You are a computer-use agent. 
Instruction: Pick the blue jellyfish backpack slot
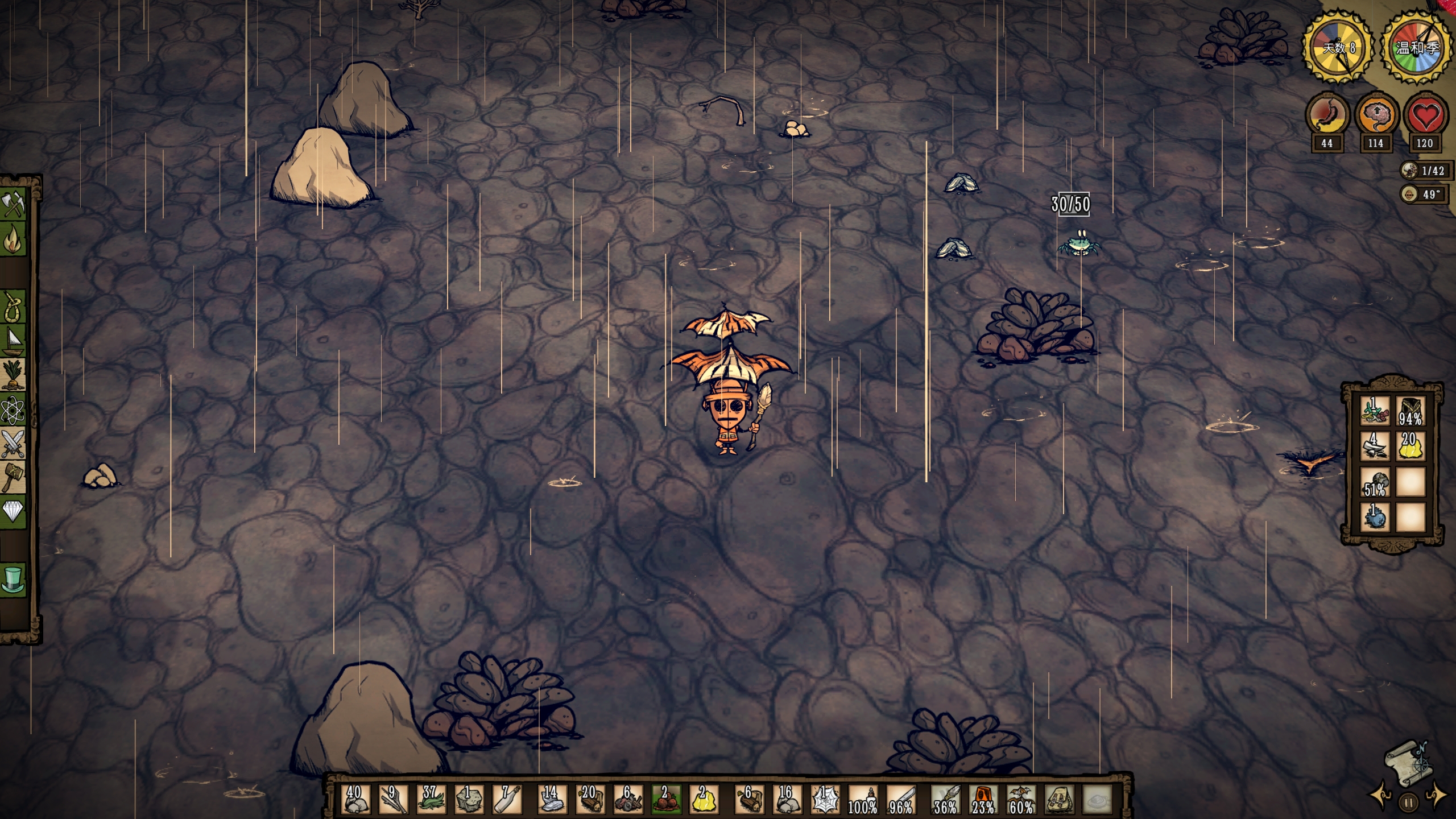tap(1375, 516)
